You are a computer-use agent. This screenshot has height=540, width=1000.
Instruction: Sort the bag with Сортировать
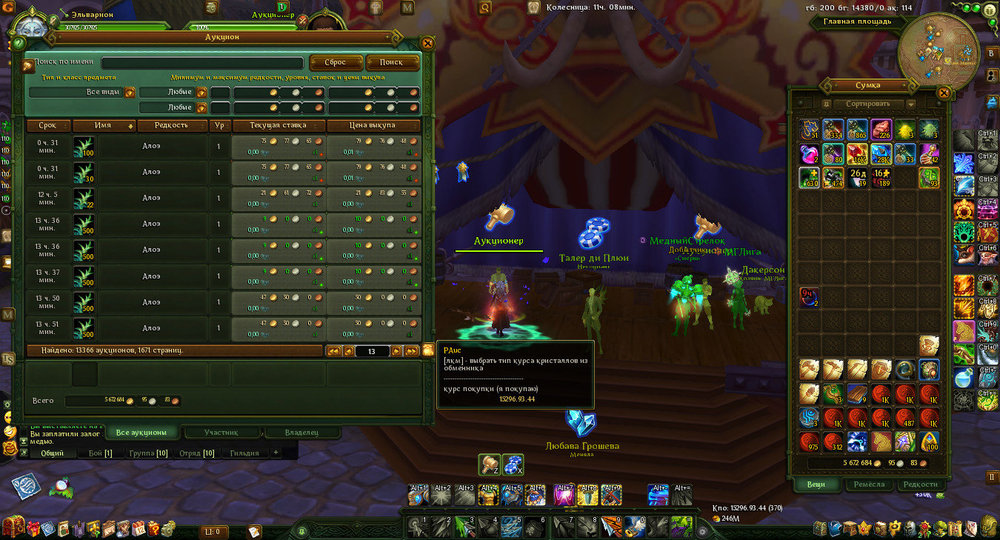(867, 103)
